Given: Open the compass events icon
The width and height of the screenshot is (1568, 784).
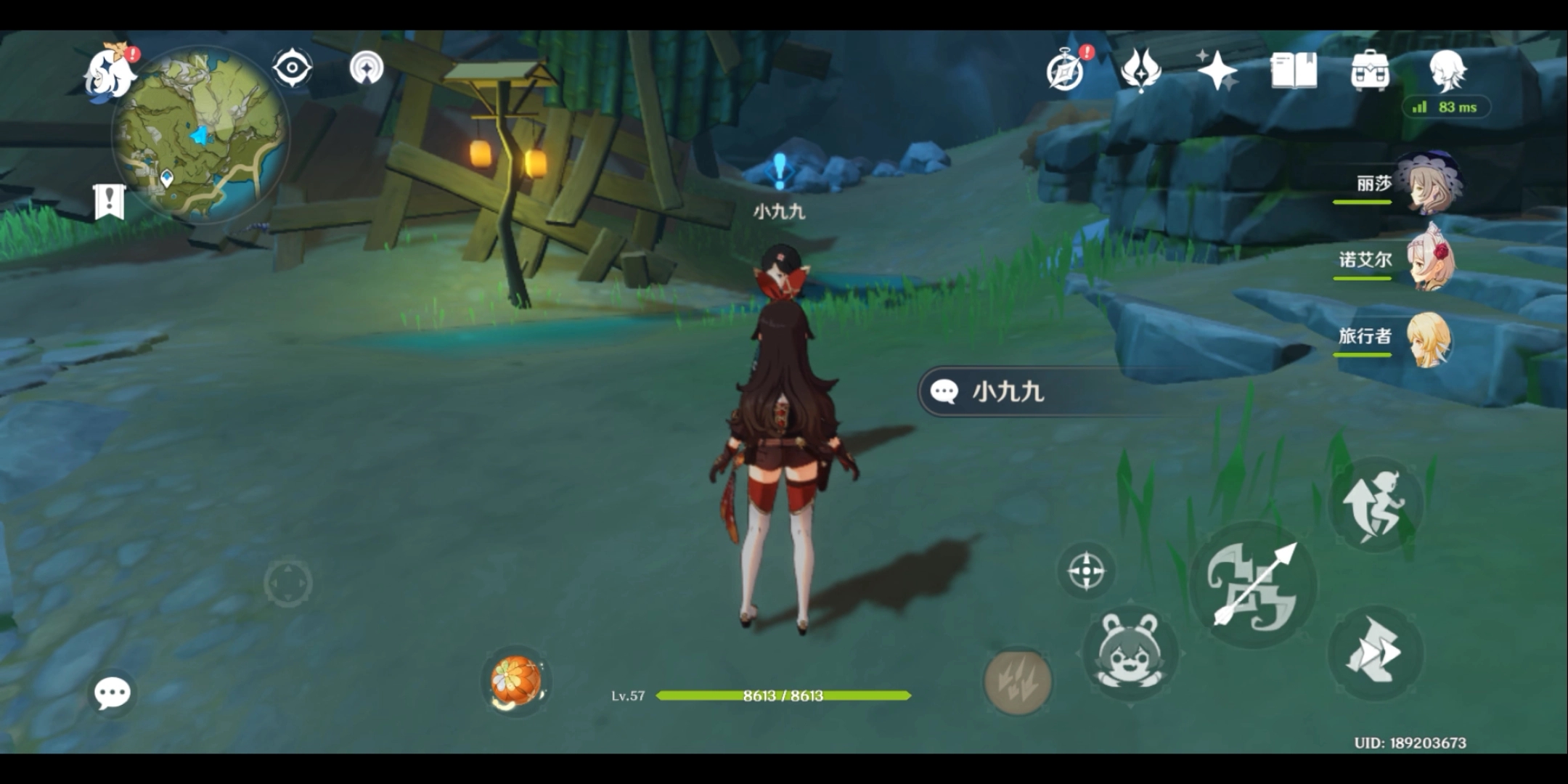Looking at the screenshot, I should [1066, 71].
